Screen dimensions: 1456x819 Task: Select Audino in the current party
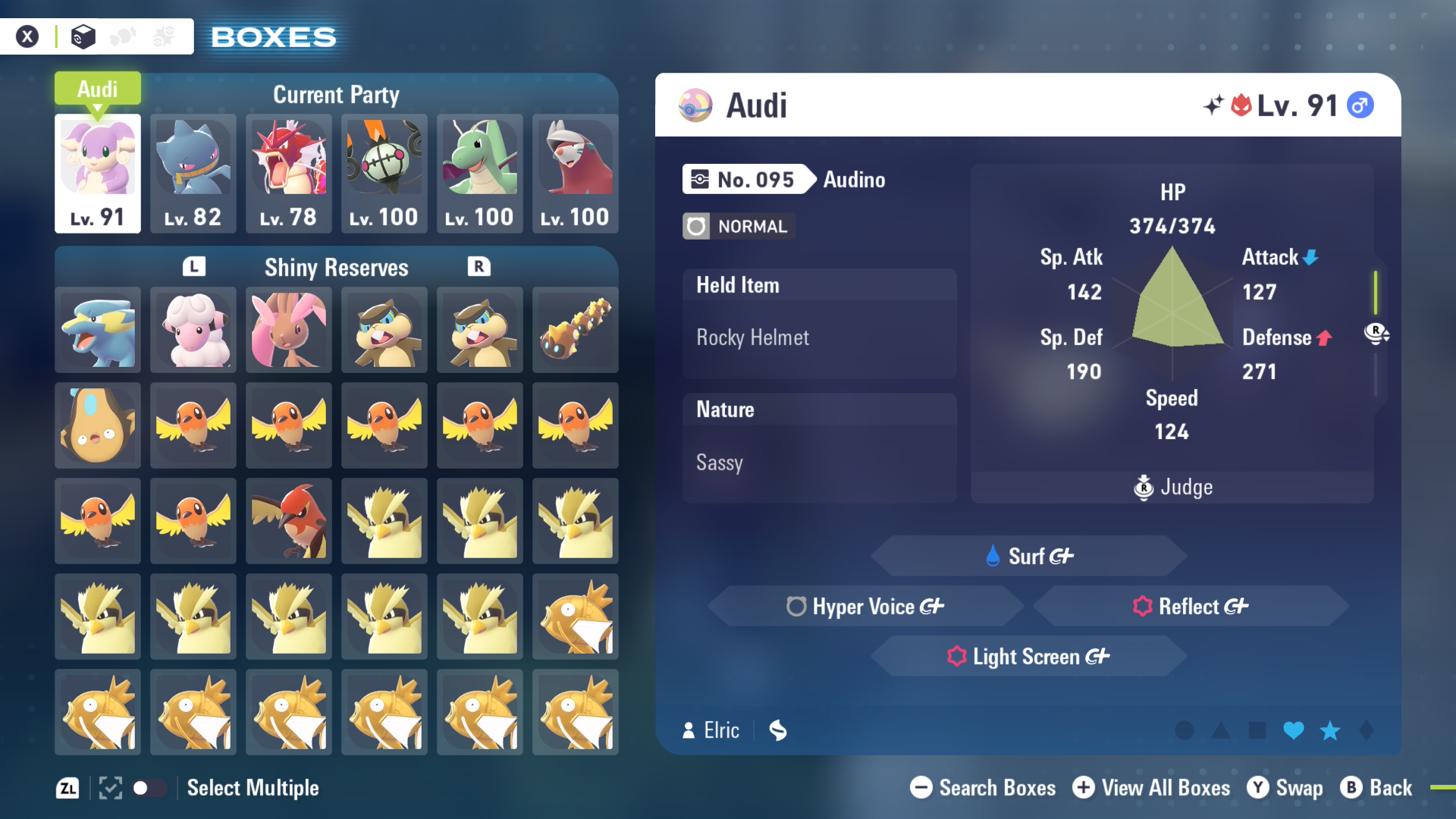(98, 173)
